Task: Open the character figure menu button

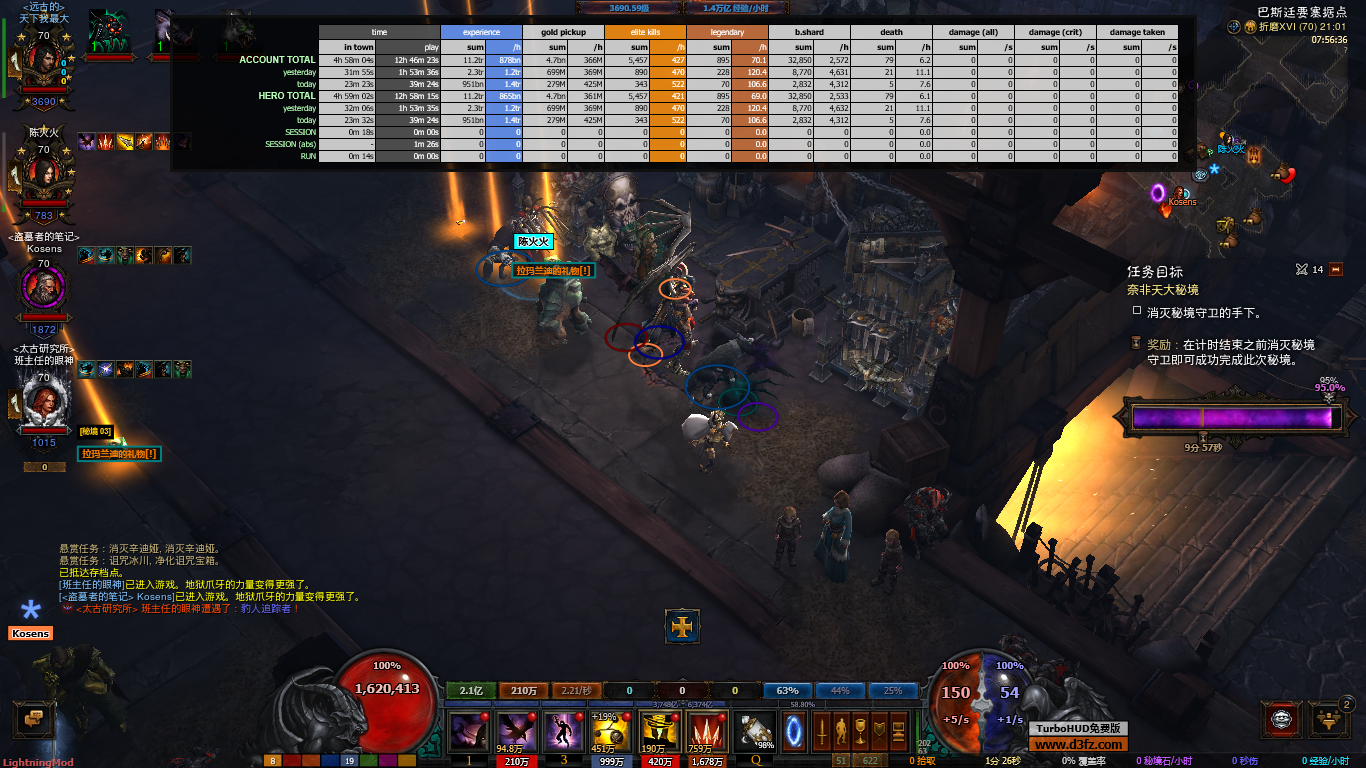Action: point(842,731)
